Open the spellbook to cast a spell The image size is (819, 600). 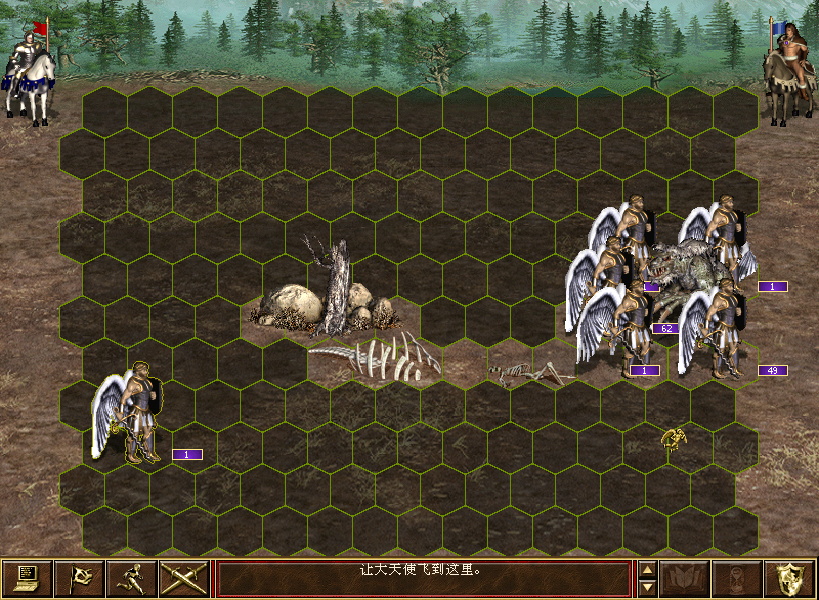685,579
